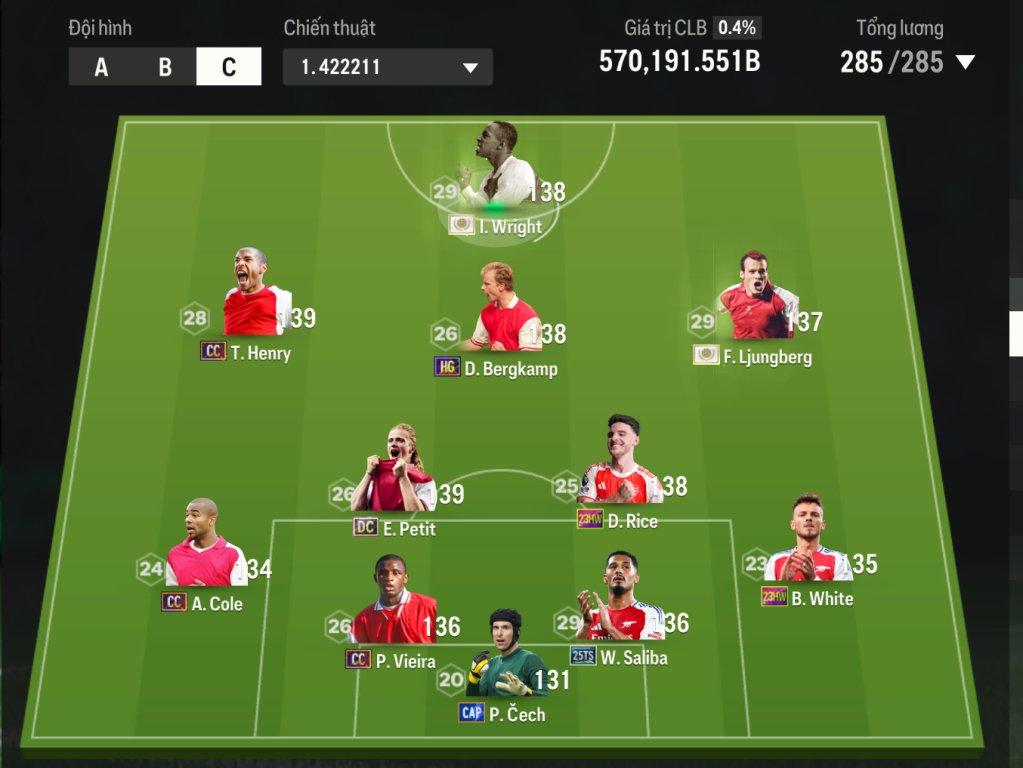Choose left back A. Cole
This screenshot has height=768, width=1023.
point(205,553)
